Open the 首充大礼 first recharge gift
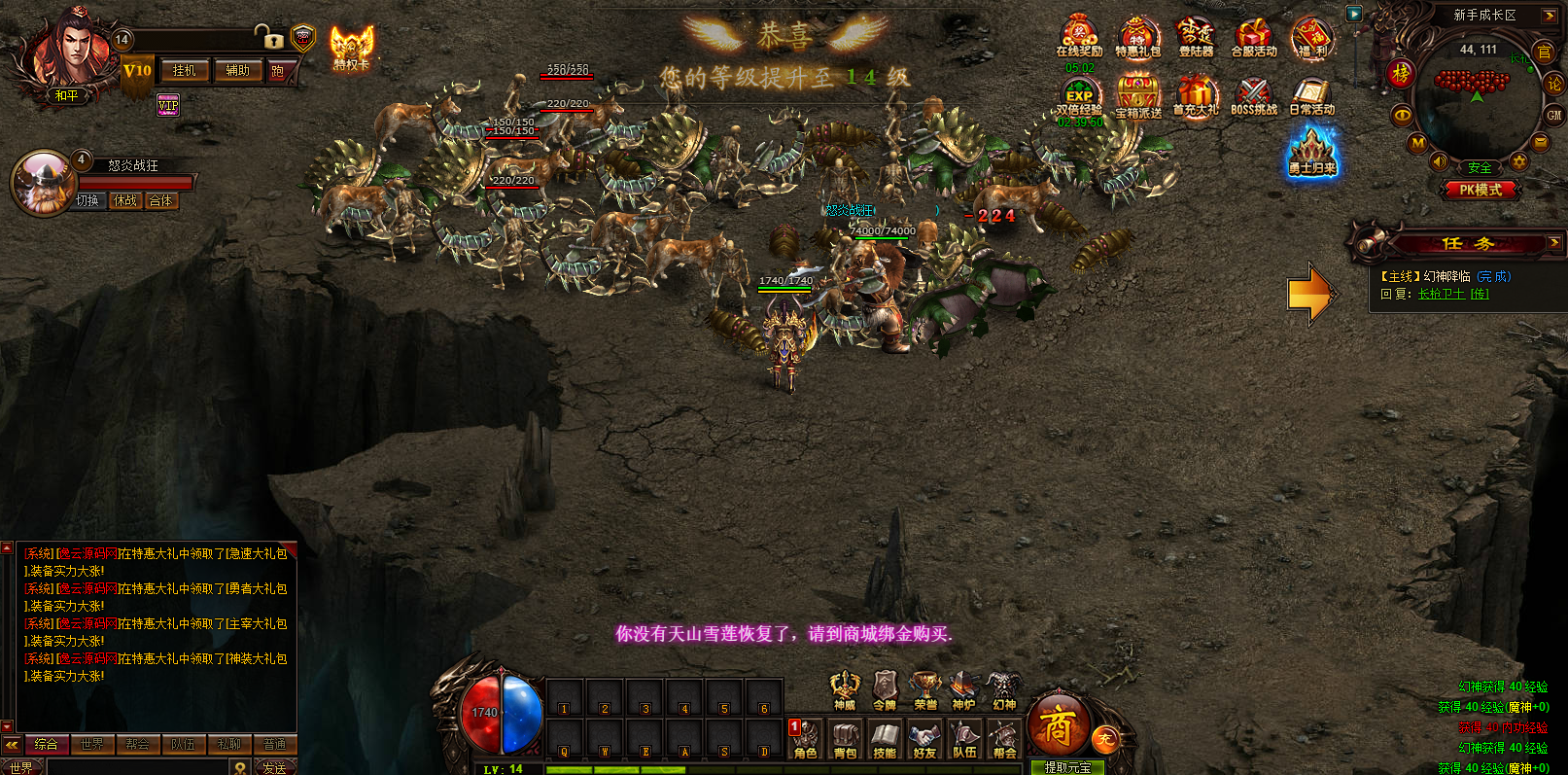The image size is (1568, 775). (1196, 96)
